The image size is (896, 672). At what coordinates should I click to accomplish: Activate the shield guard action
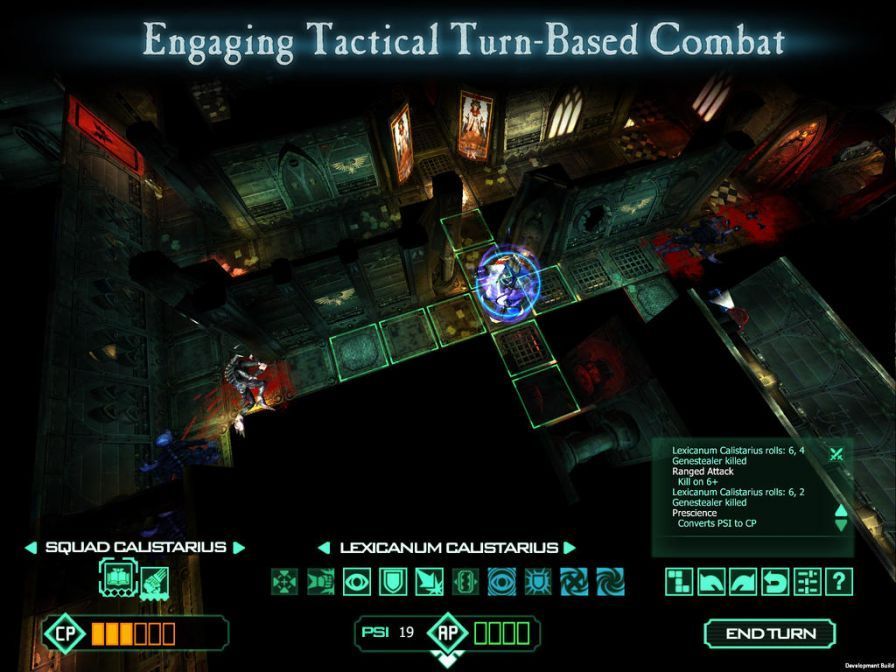pyautogui.click(x=393, y=581)
